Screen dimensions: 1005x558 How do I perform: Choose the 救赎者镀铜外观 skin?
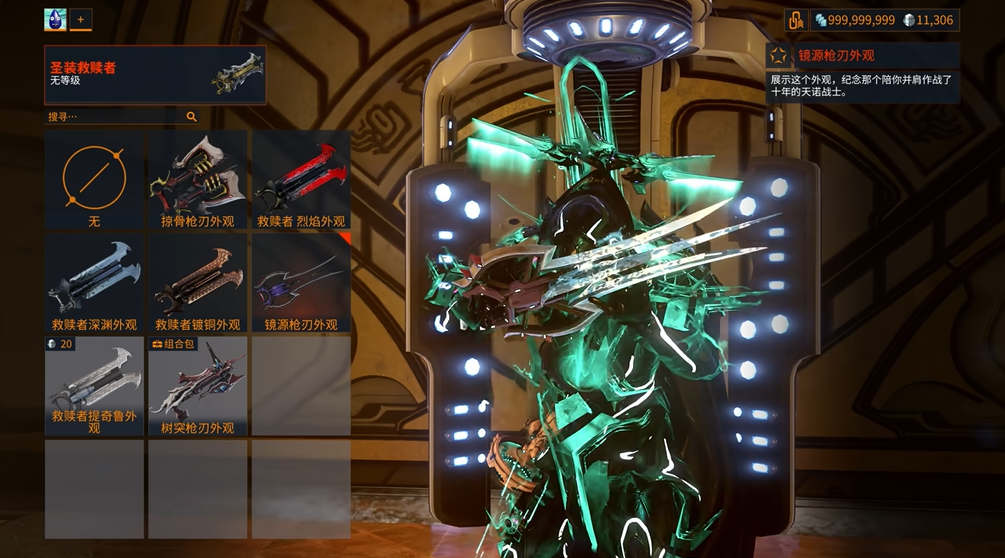pyautogui.click(x=197, y=284)
